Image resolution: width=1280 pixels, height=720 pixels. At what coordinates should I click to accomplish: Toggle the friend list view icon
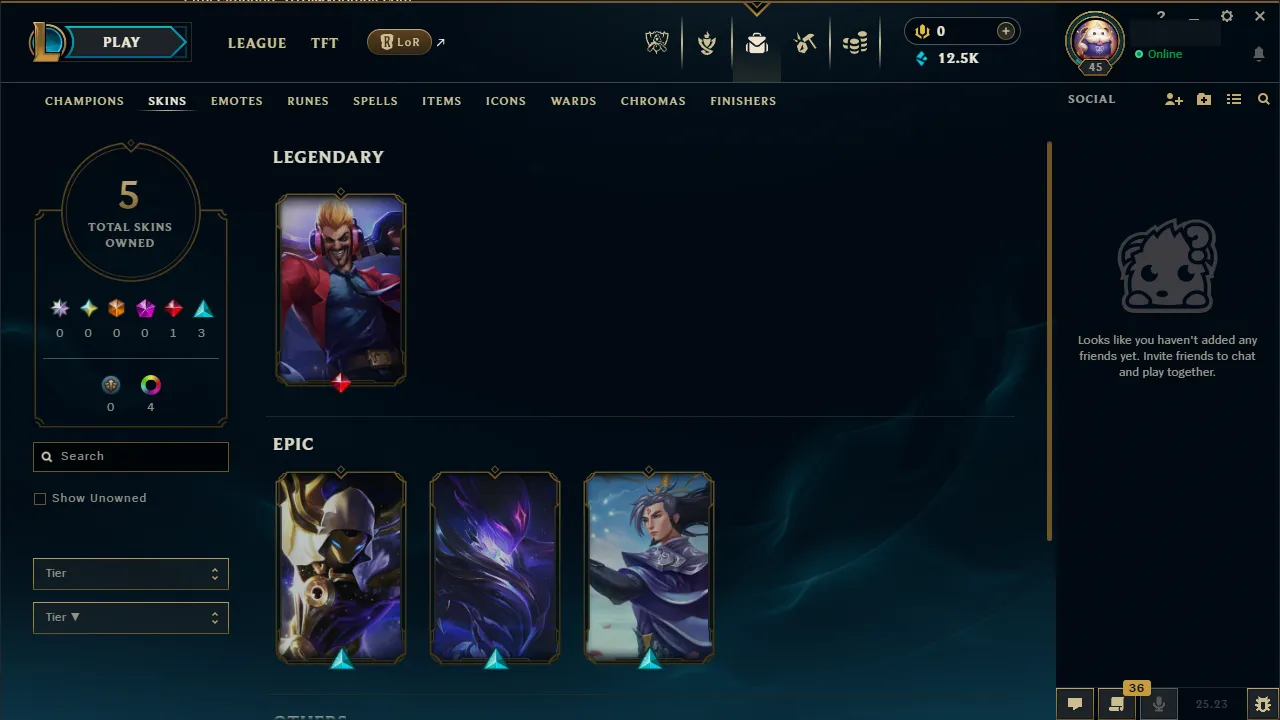point(1234,99)
